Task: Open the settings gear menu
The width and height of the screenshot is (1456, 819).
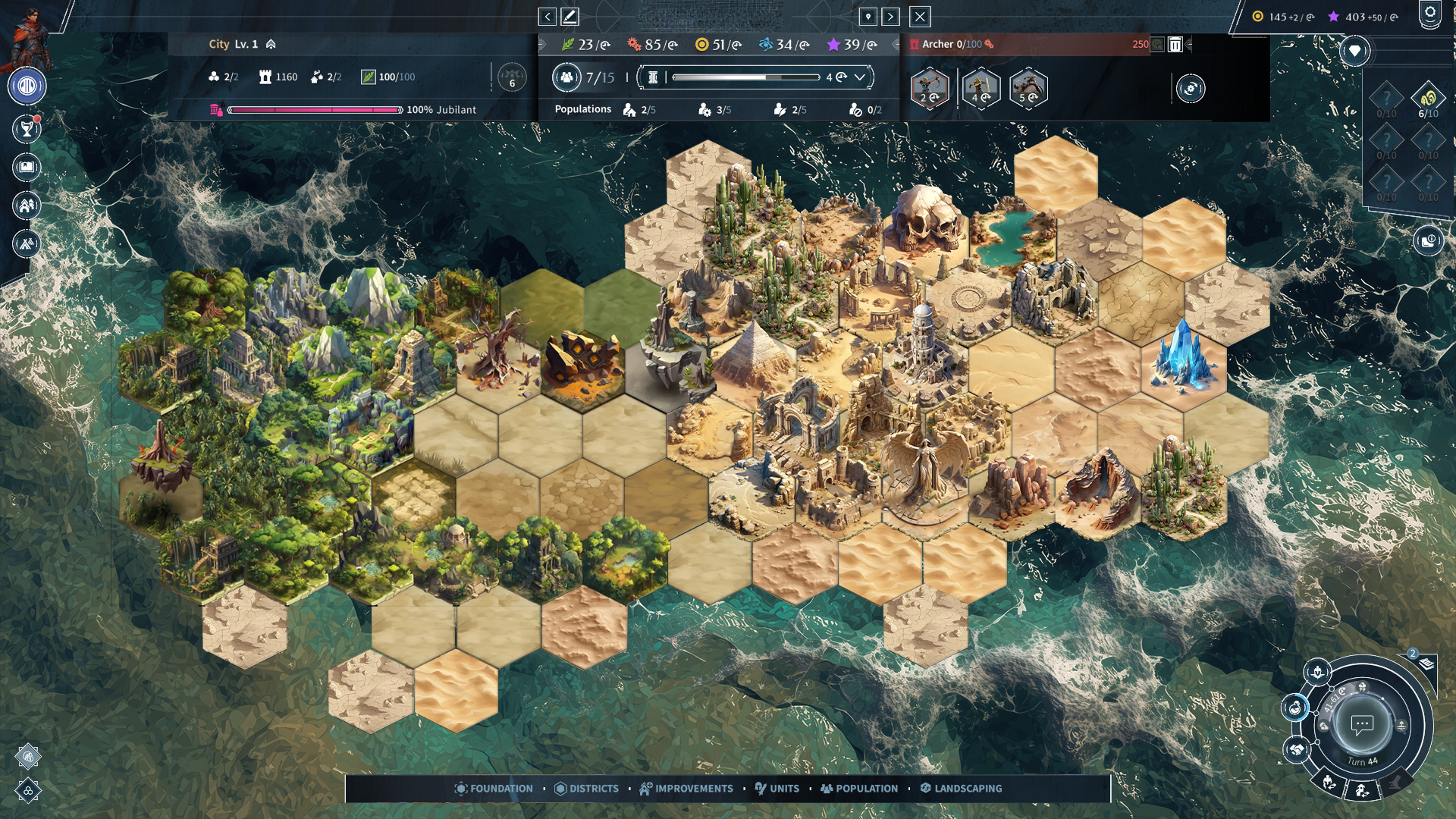Action: pyautogui.click(x=1429, y=14)
